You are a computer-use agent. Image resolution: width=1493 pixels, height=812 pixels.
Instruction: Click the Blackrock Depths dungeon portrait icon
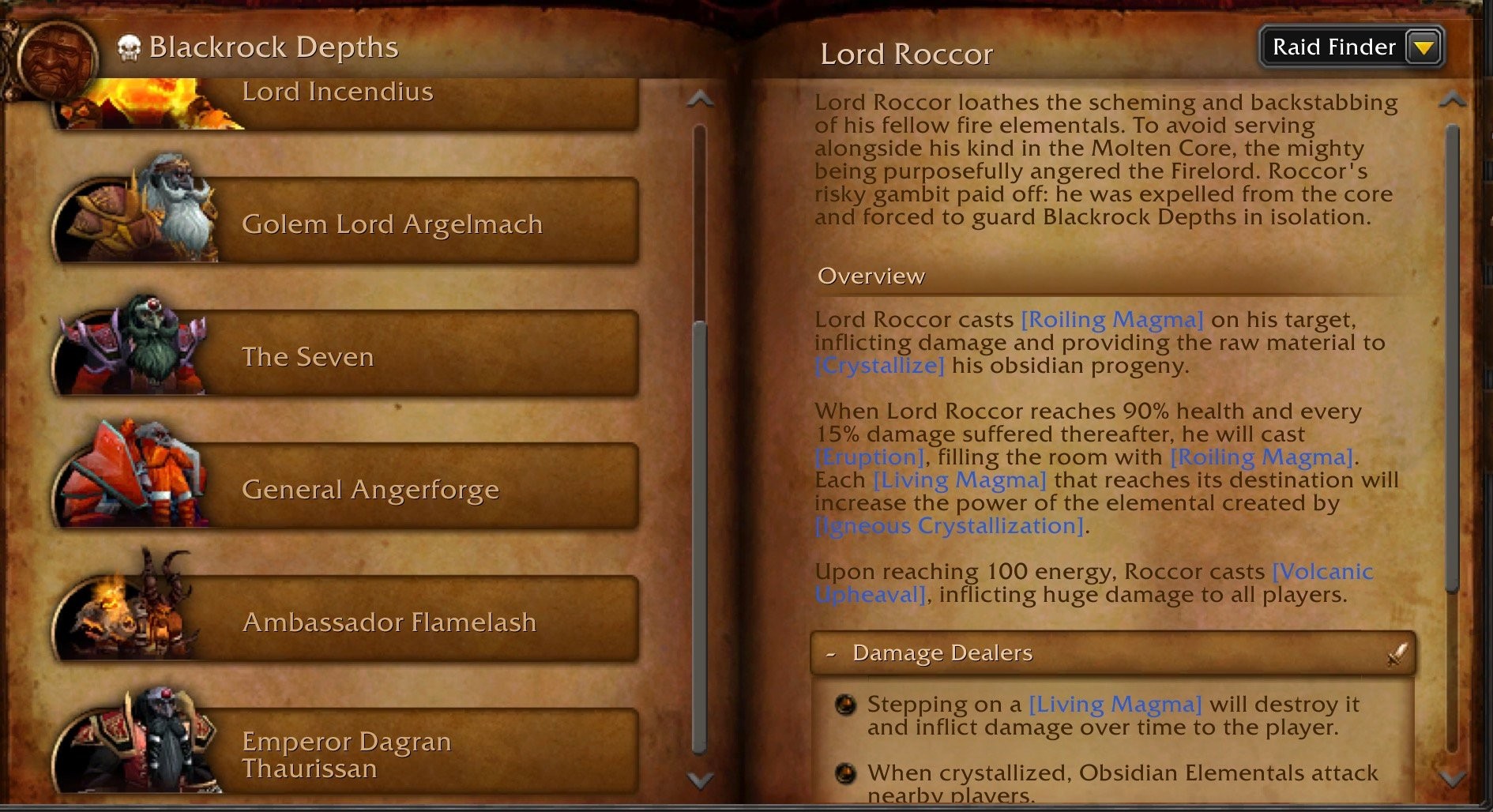[54, 57]
